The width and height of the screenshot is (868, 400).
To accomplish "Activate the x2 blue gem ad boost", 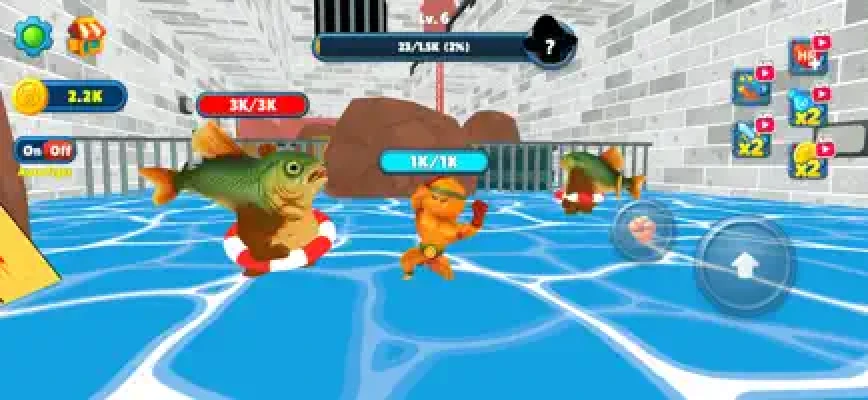I will [806, 108].
